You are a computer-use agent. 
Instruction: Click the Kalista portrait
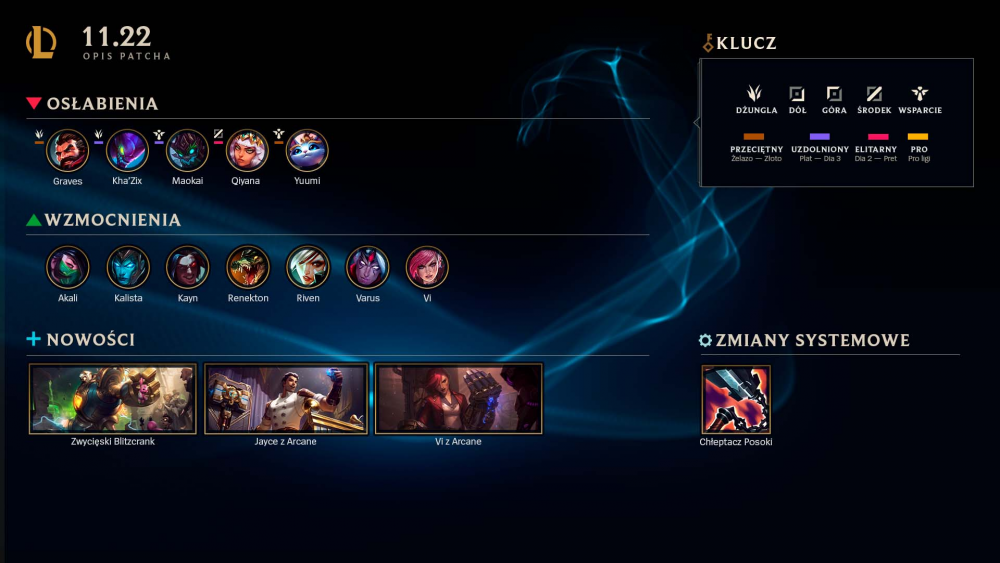click(x=128, y=267)
